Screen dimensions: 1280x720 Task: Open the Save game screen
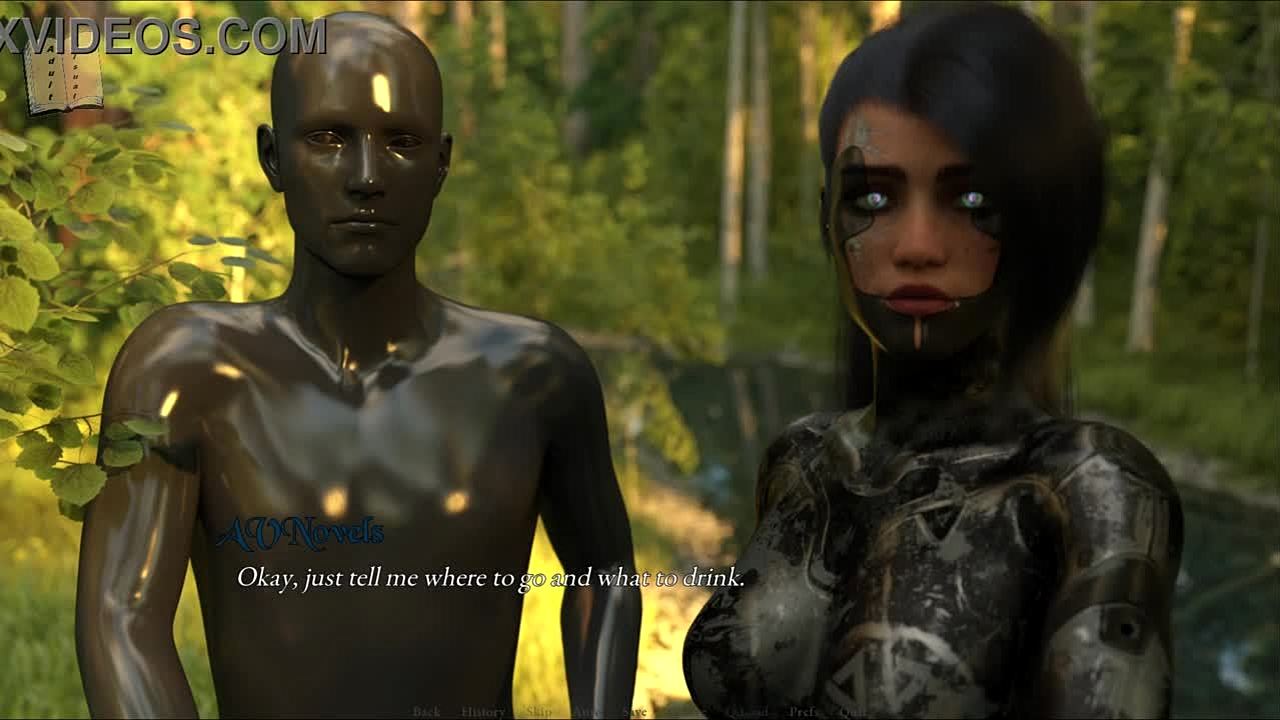pyautogui.click(x=634, y=712)
